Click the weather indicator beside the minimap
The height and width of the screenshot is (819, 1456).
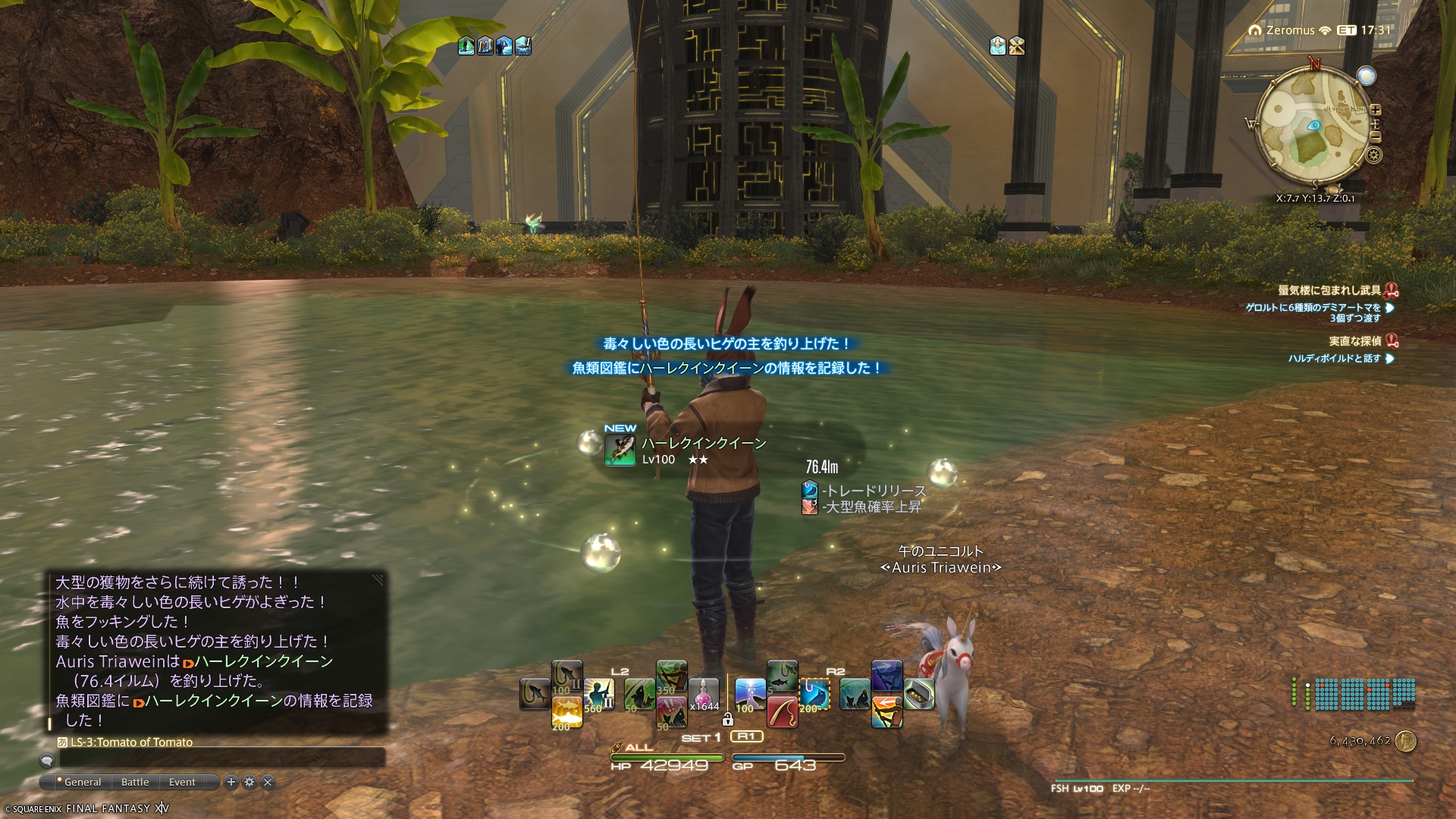[x=1367, y=76]
